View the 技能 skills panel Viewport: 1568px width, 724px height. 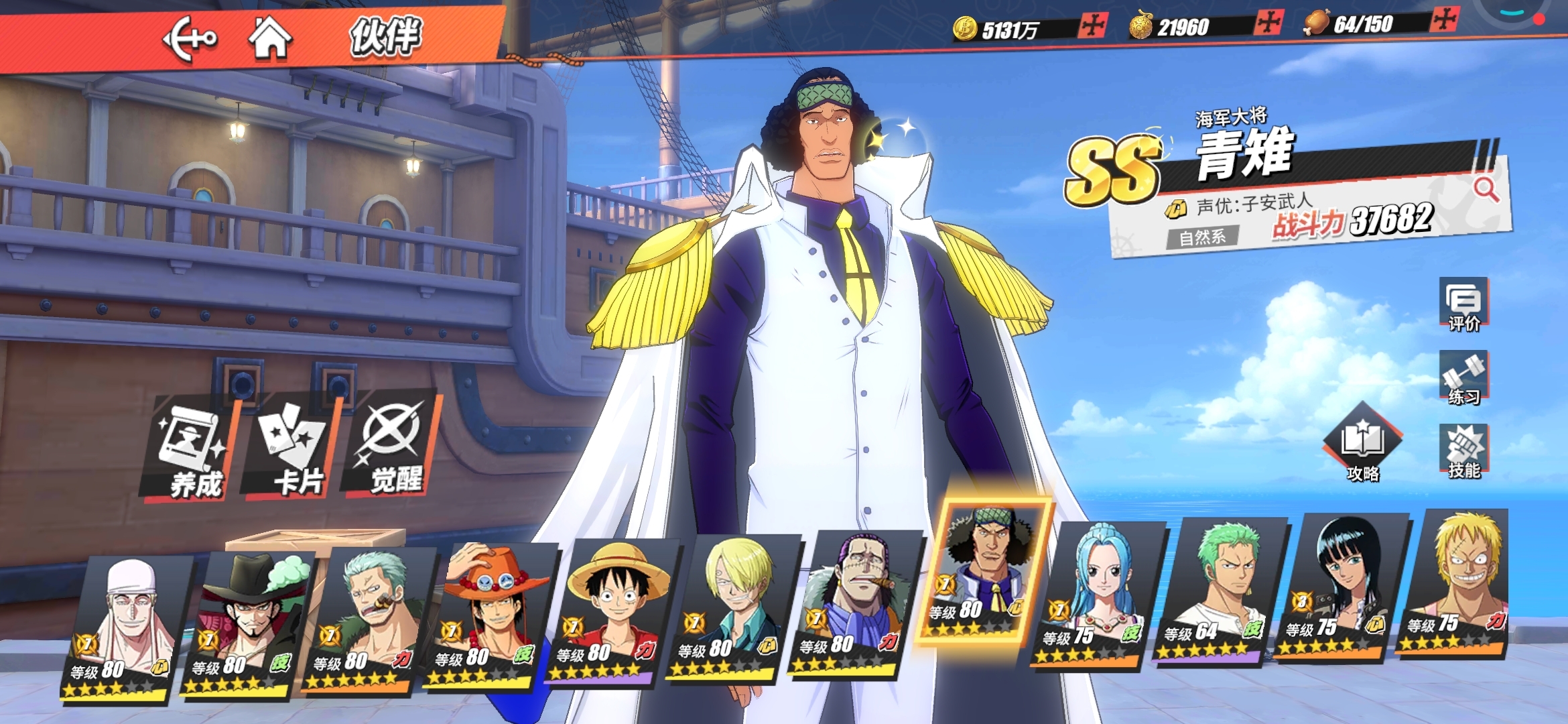pos(1464,451)
